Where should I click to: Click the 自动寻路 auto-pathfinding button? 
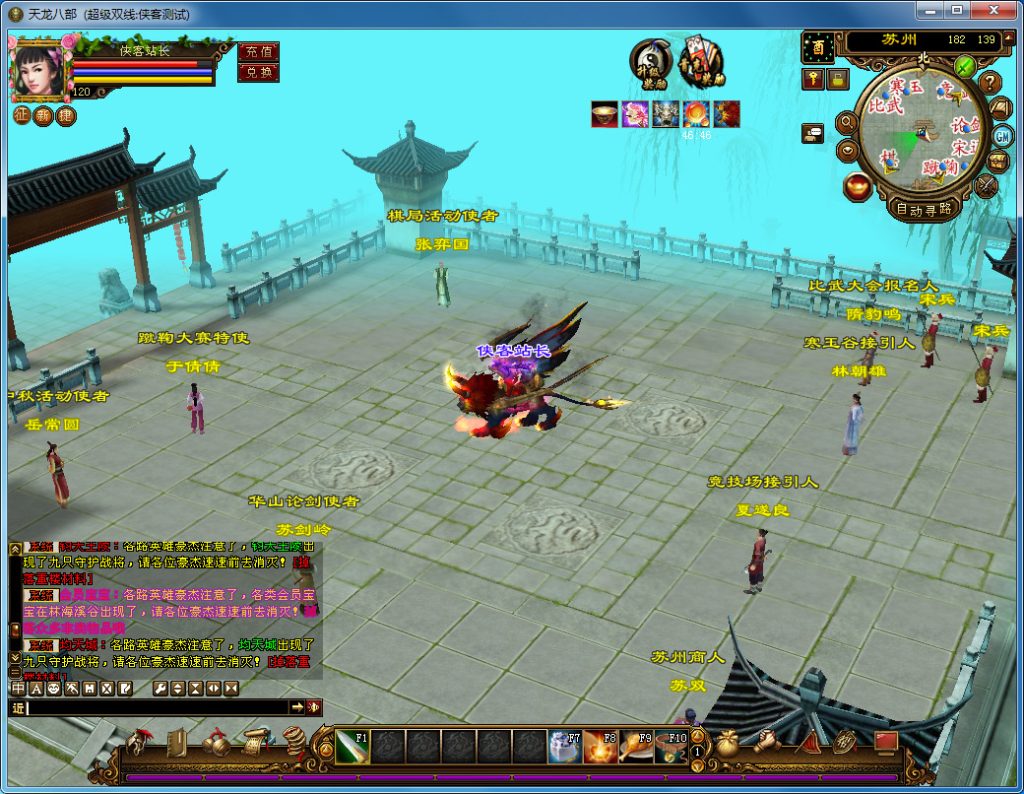pyautogui.click(x=924, y=209)
